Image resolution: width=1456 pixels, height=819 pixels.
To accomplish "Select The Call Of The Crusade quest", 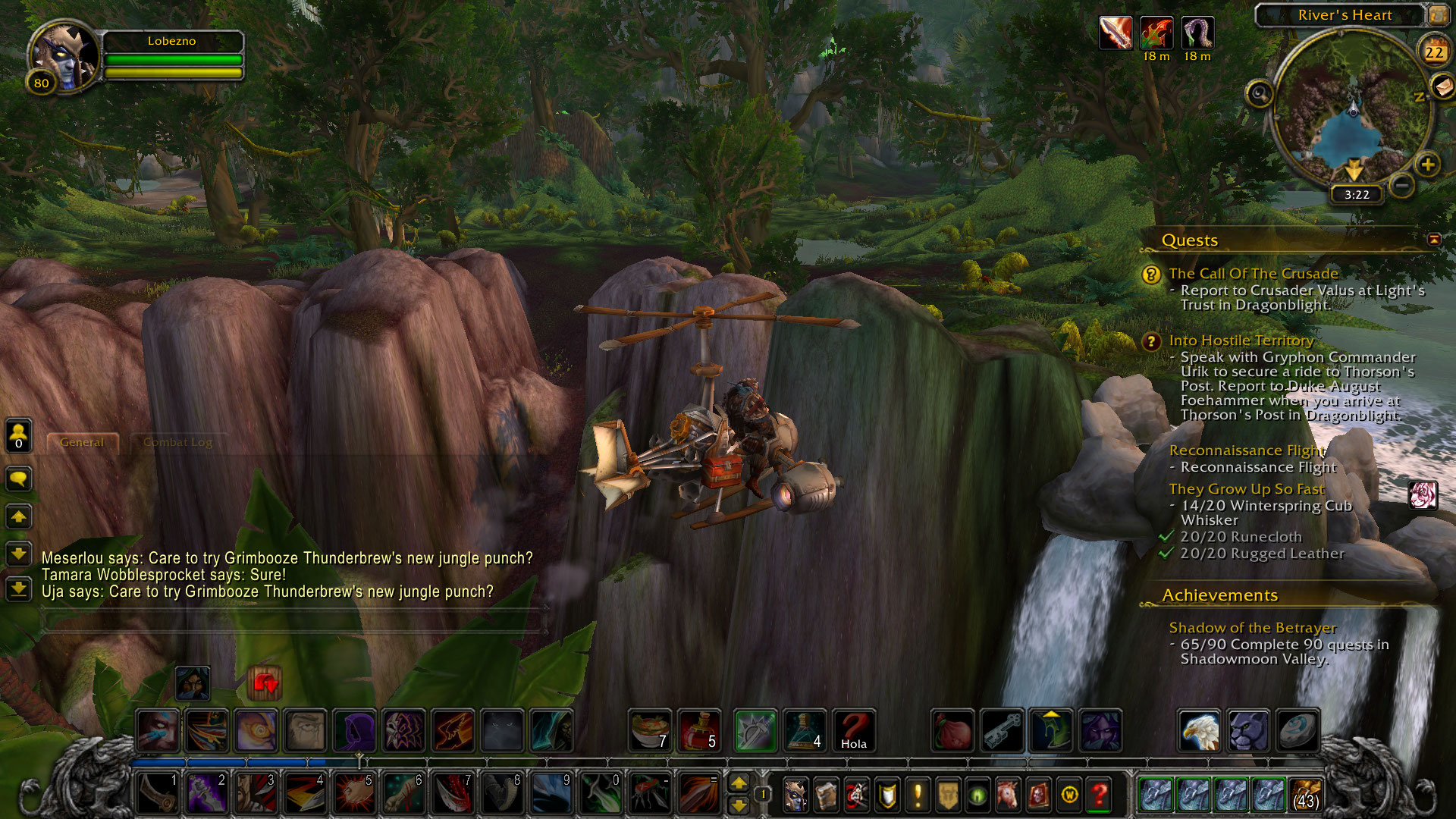I will [x=1253, y=274].
